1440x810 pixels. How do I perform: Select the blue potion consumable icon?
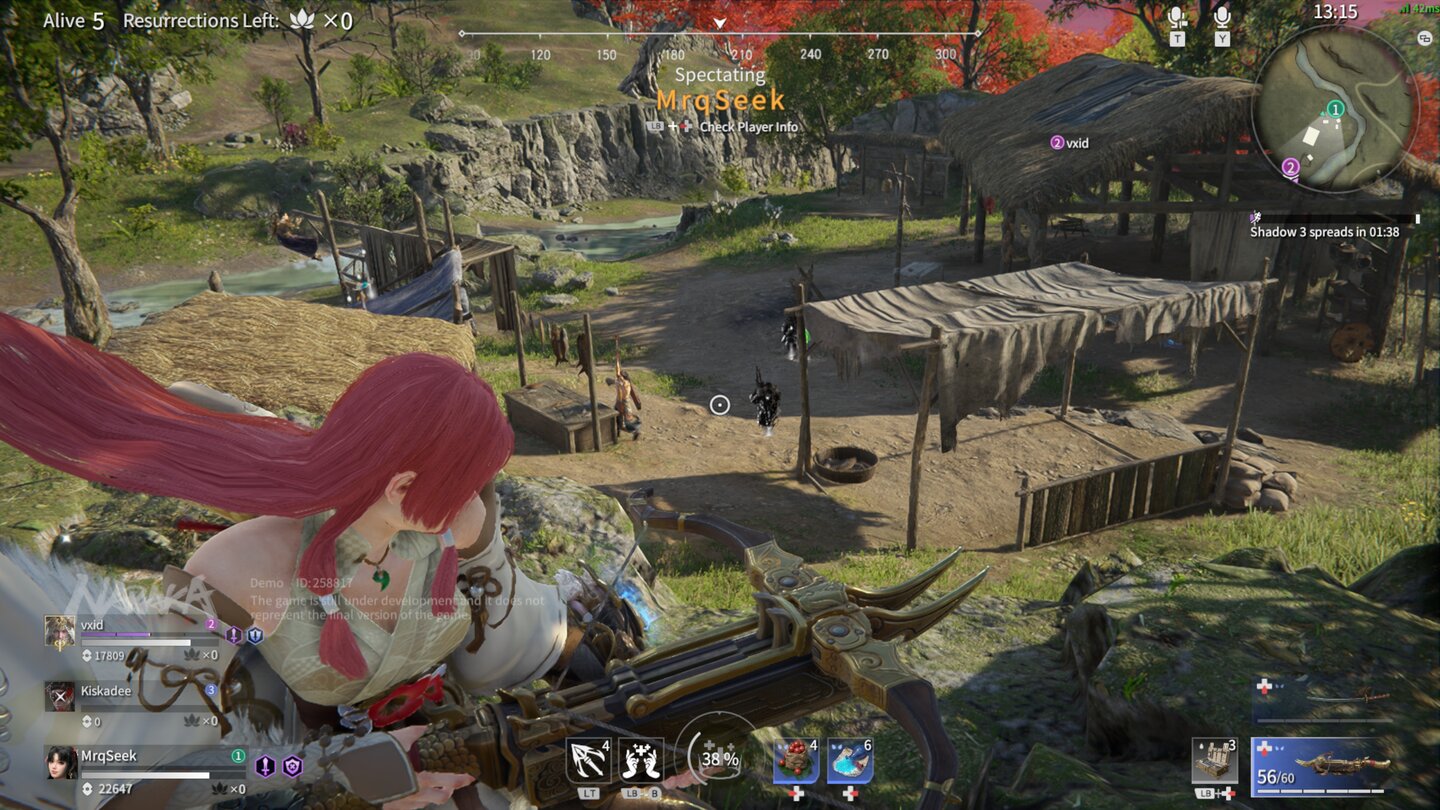coord(850,760)
